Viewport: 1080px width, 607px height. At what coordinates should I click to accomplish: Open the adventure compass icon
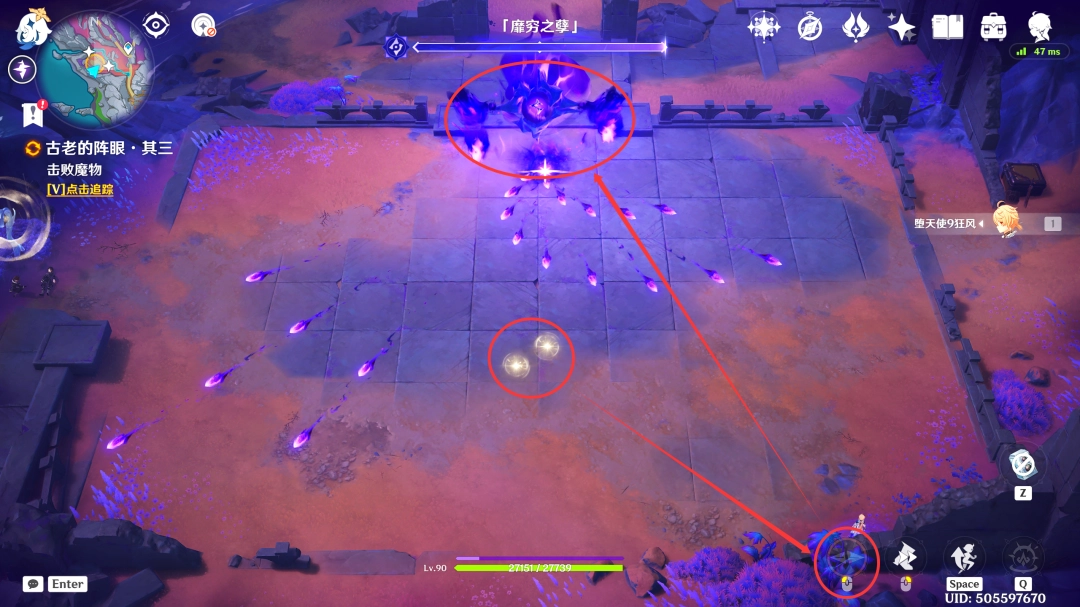[x=810, y=27]
